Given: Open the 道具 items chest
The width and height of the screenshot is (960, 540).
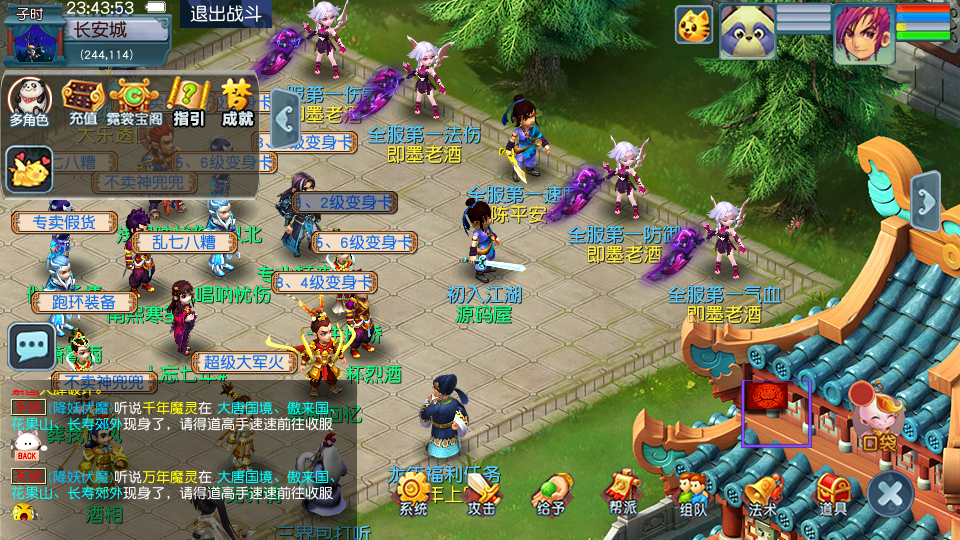Looking at the screenshot, I should (832, 492).
